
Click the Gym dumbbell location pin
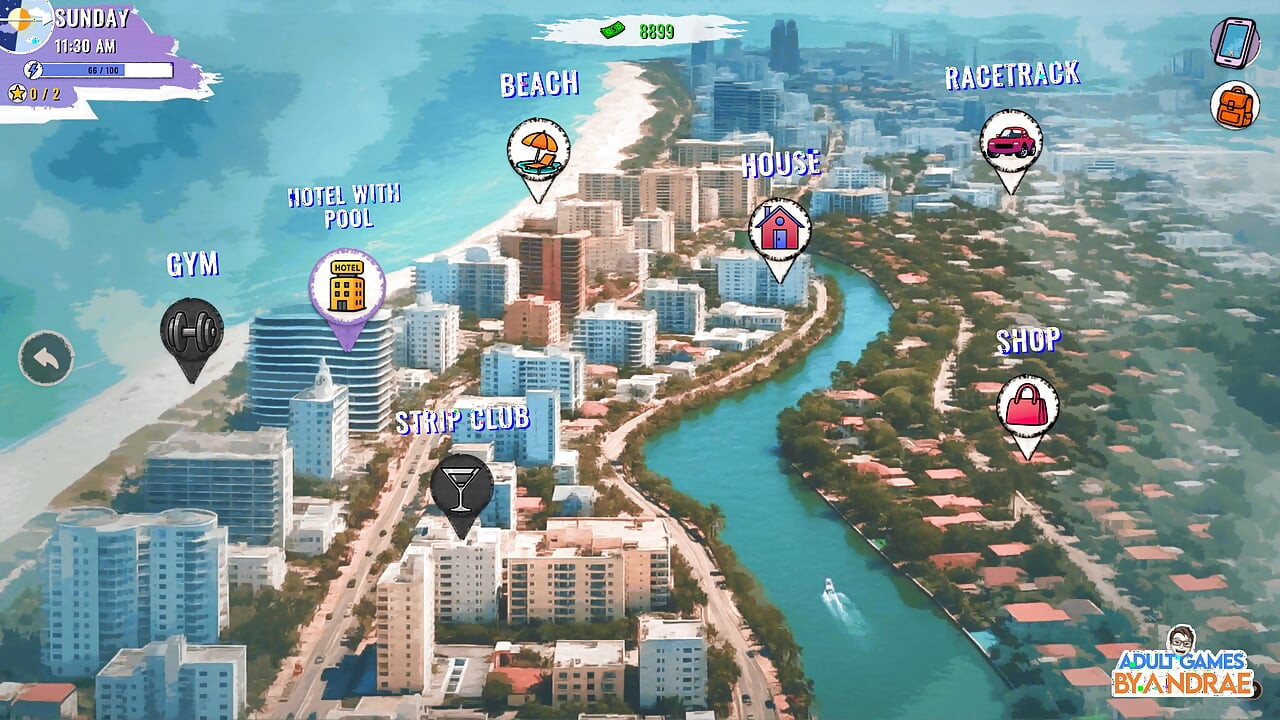191,330
